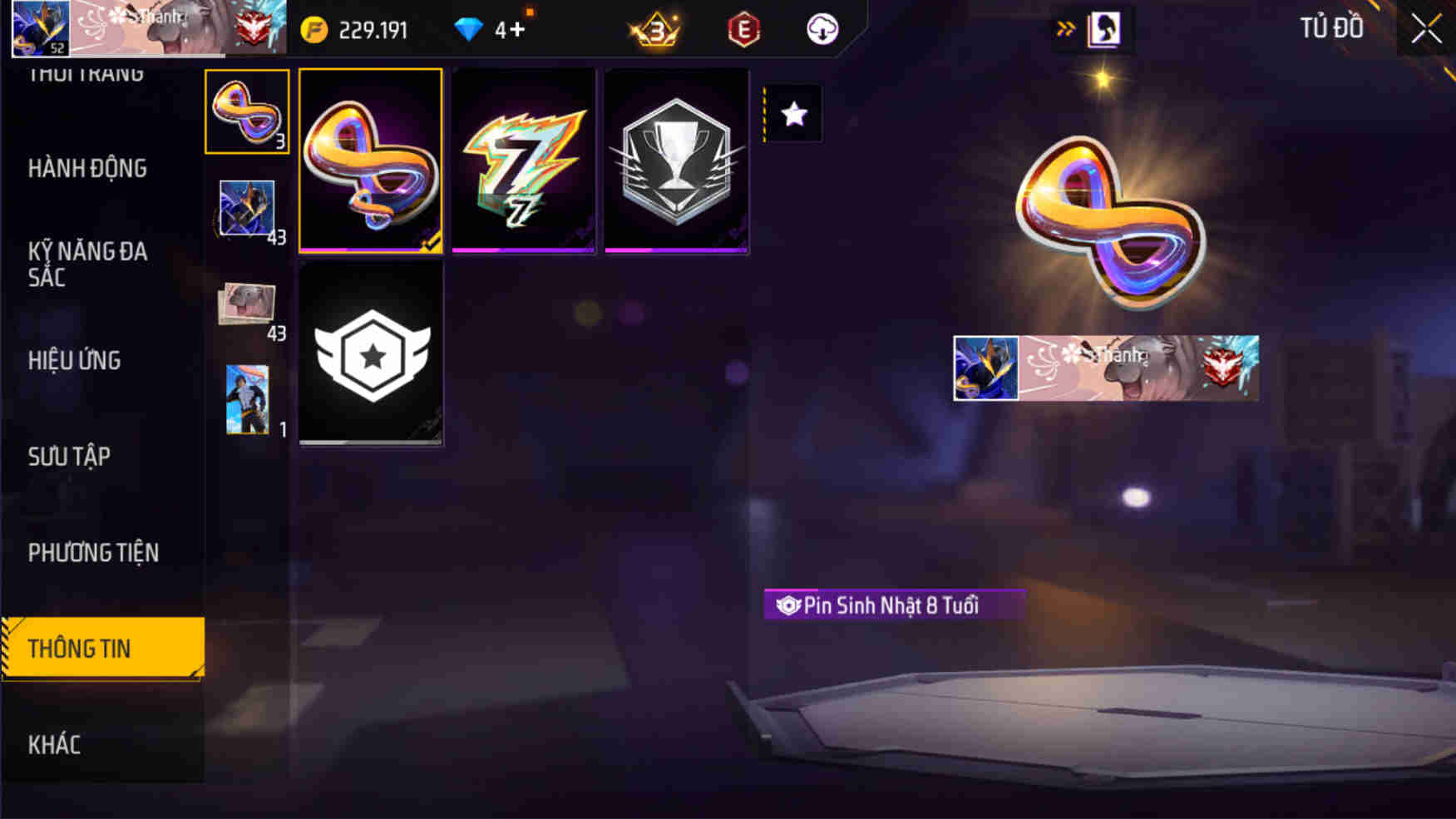Viewport: 1456px width, 819px height.
Task: Expand the SƯU TẬP category
Action: click(x=70, y=456)
